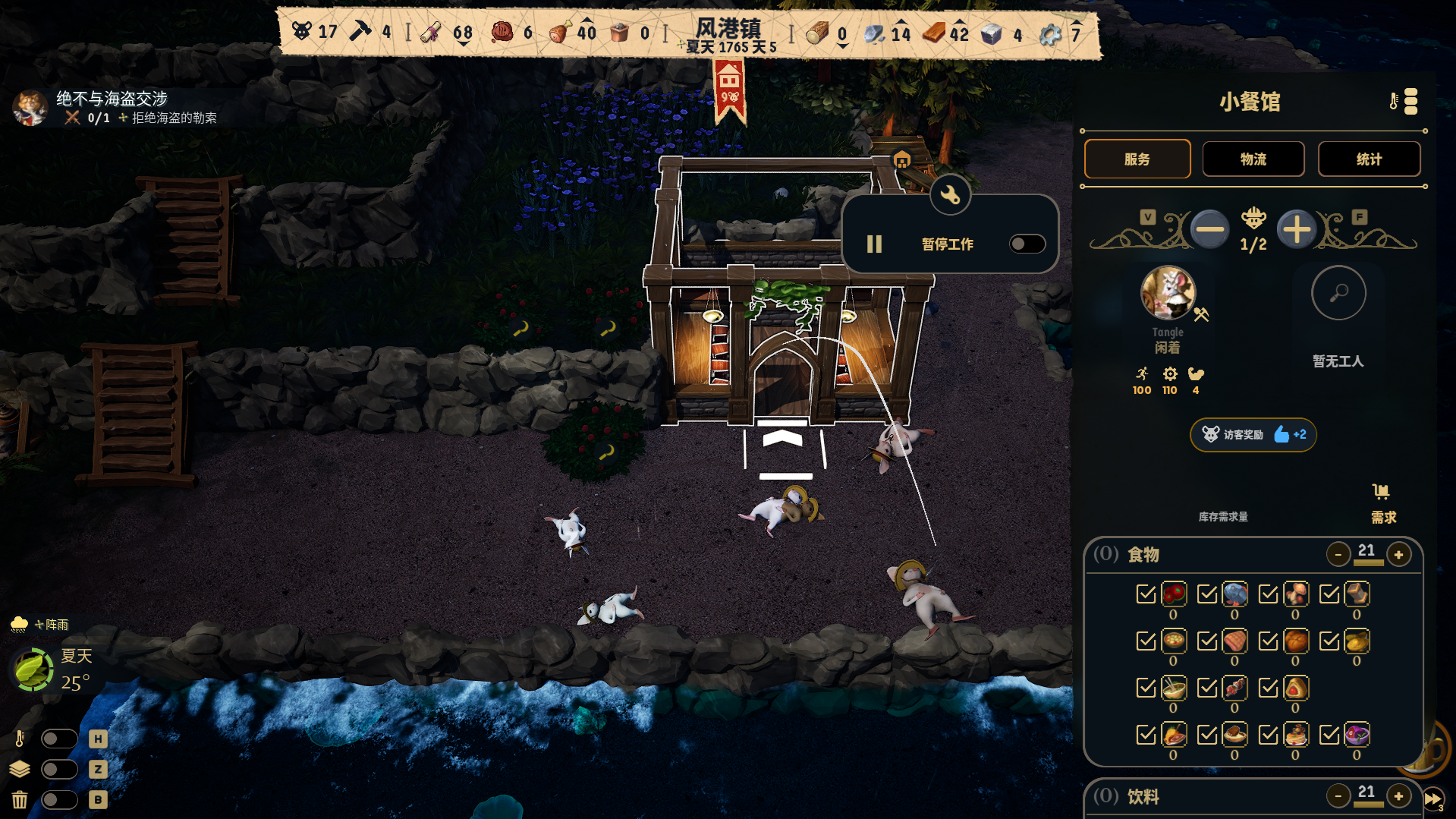This screenshot has width=1456, height=819.
Task: Add a worker with the plus button
Action: coord(1297,229)
